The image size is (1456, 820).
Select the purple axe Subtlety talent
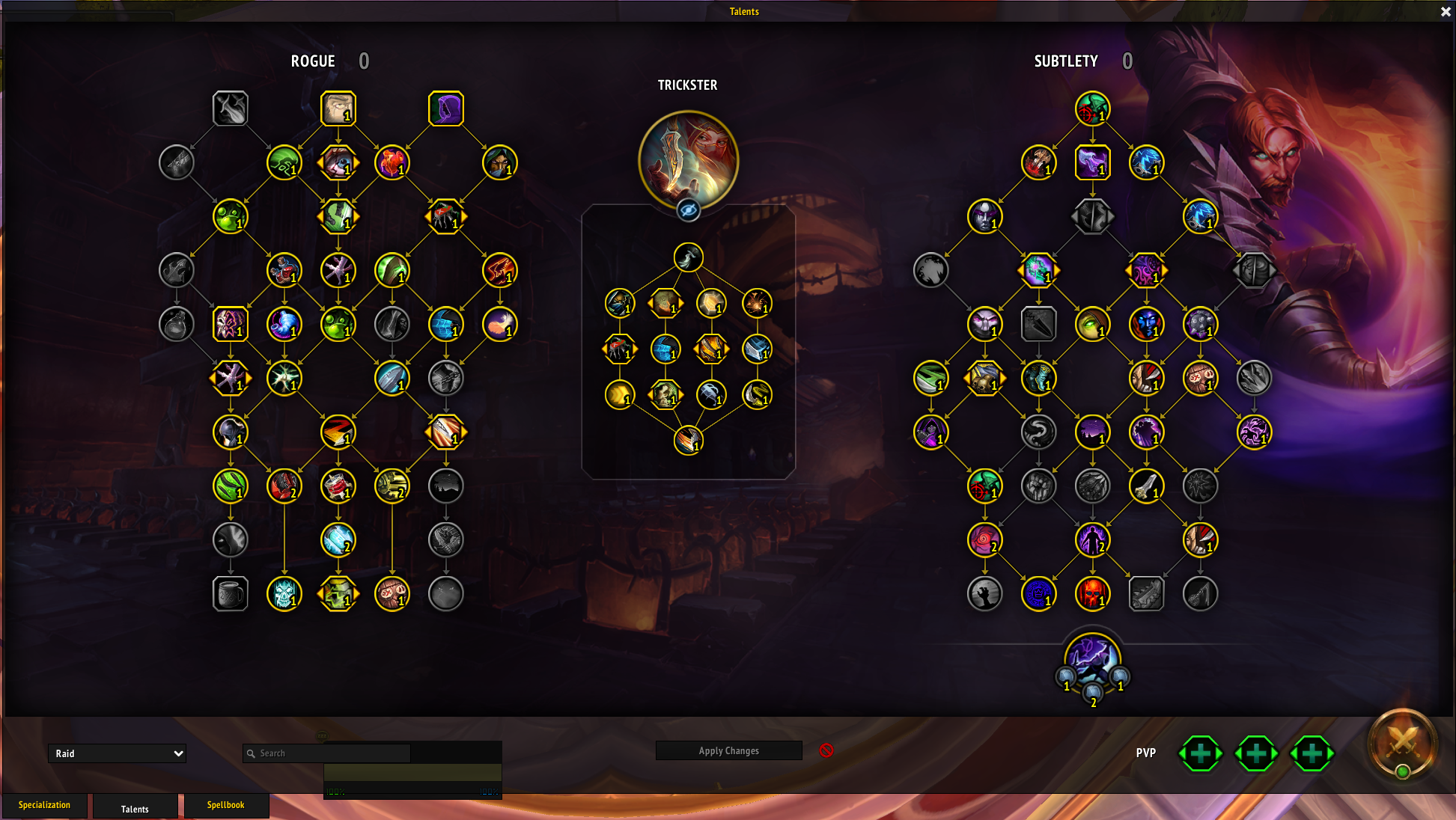[1092, 163]
